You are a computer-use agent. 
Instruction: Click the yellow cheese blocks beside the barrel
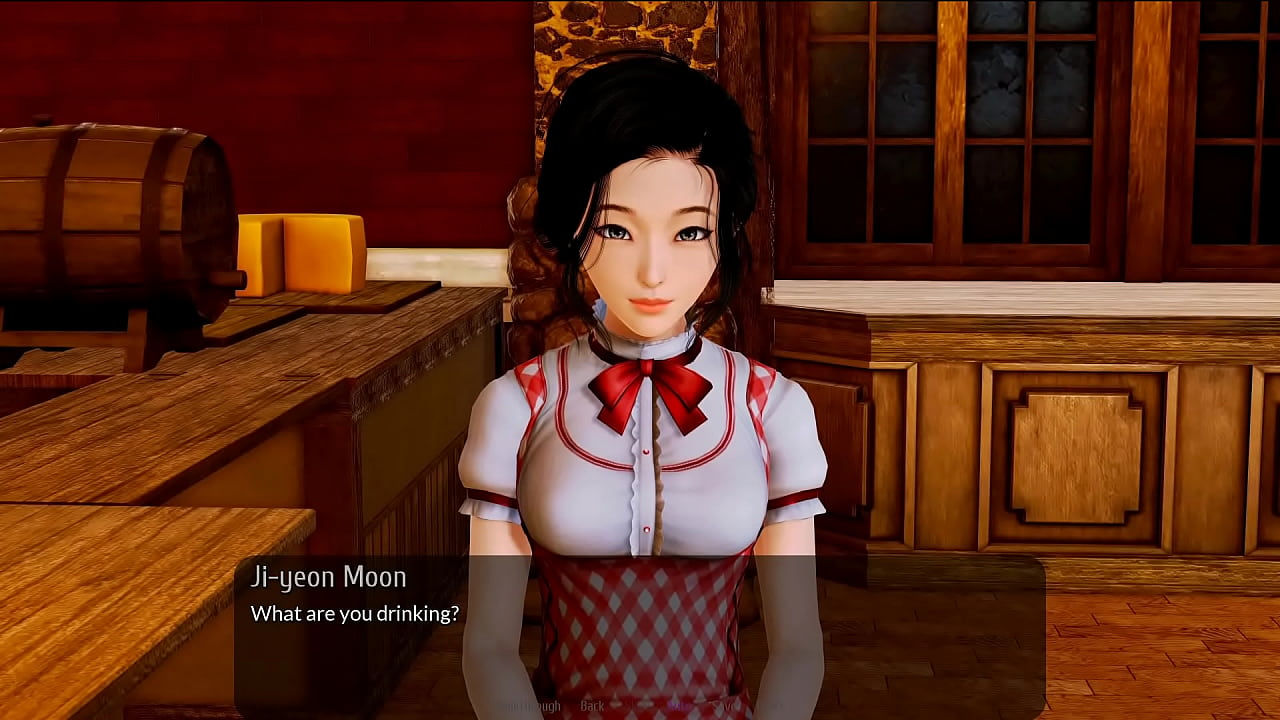pyautogui.click(x=300, y=255)
